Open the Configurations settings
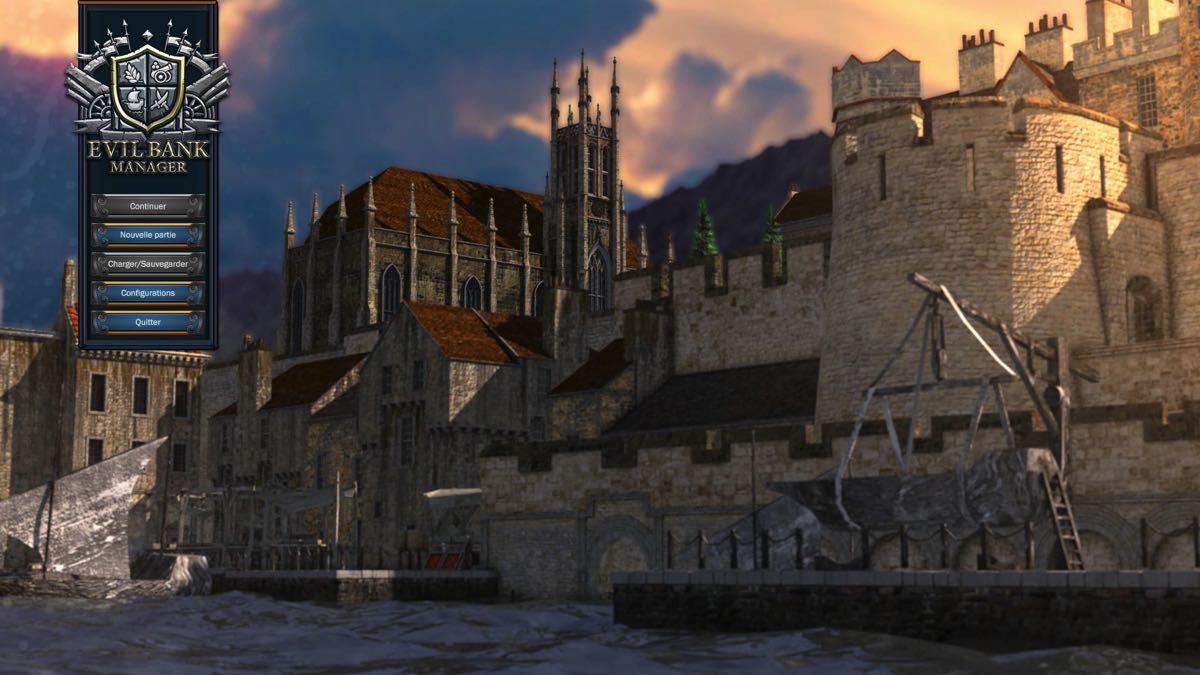This screenshot has width=1200, height=675. click(148, 293)
